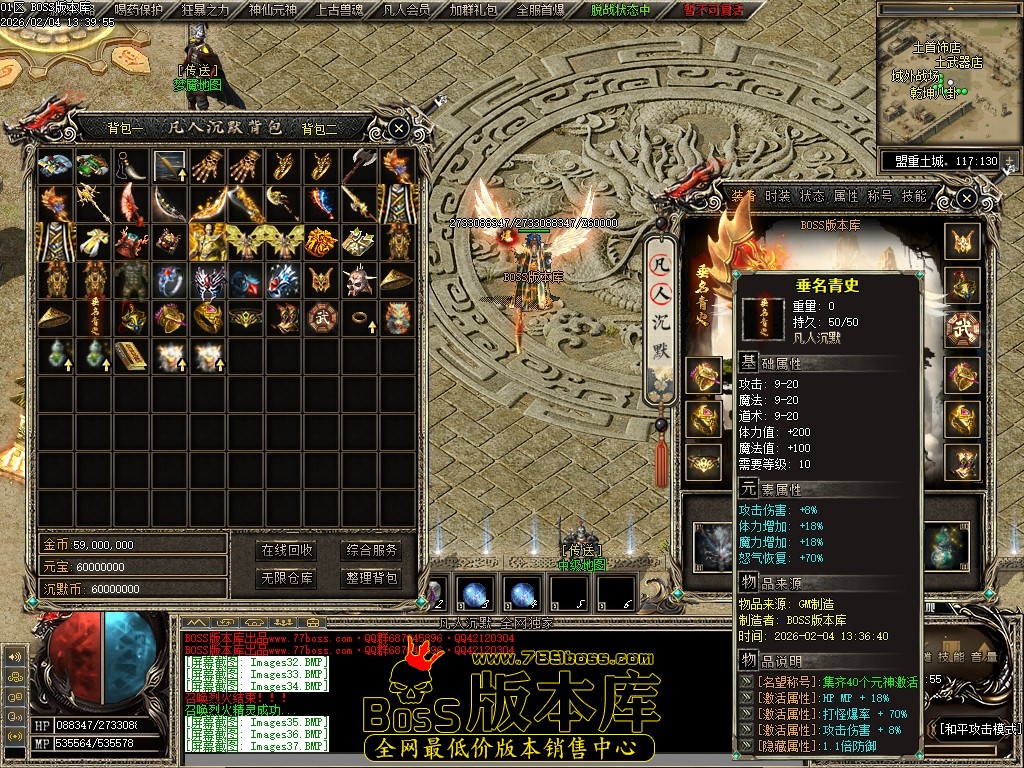Open the 喝药保护 potion protection menu
Viewport: 1024px width, 768px height.
[x=139, y=11]
